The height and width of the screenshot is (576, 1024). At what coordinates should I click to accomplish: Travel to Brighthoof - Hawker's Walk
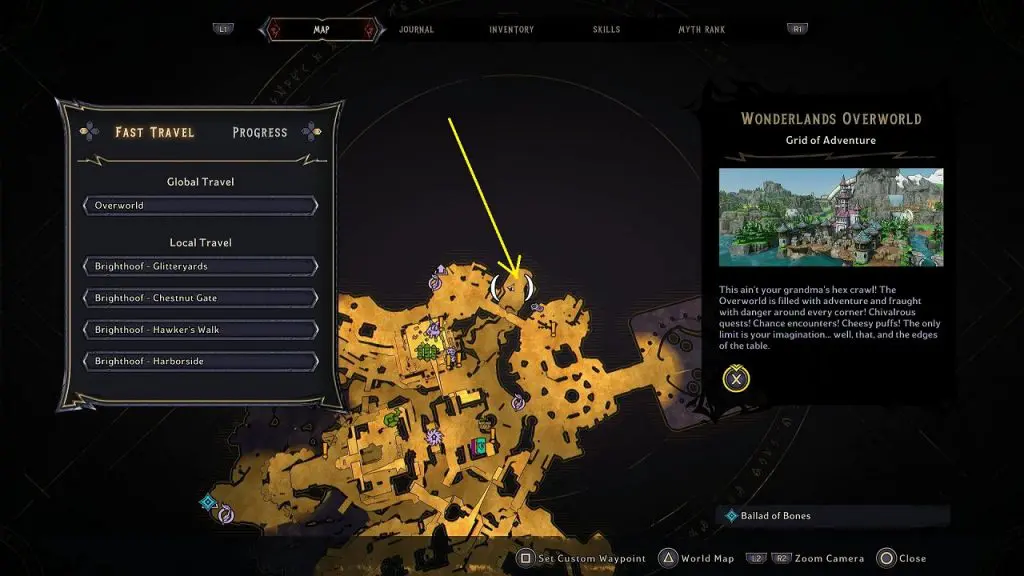coord(201,329)
